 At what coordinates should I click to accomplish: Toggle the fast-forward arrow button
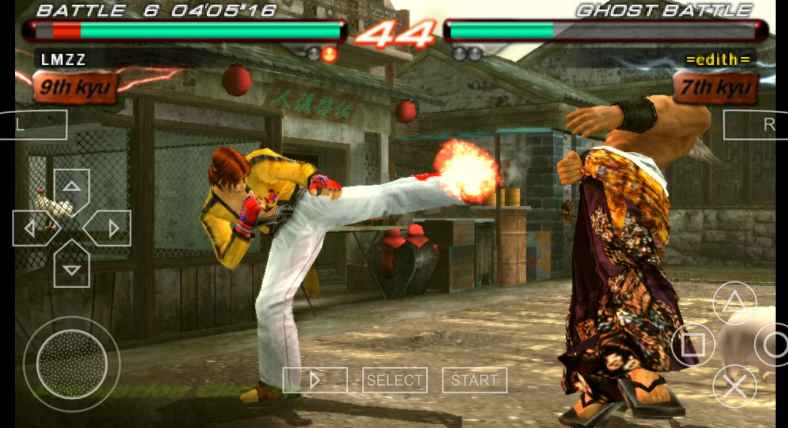(x=315, y=380)
